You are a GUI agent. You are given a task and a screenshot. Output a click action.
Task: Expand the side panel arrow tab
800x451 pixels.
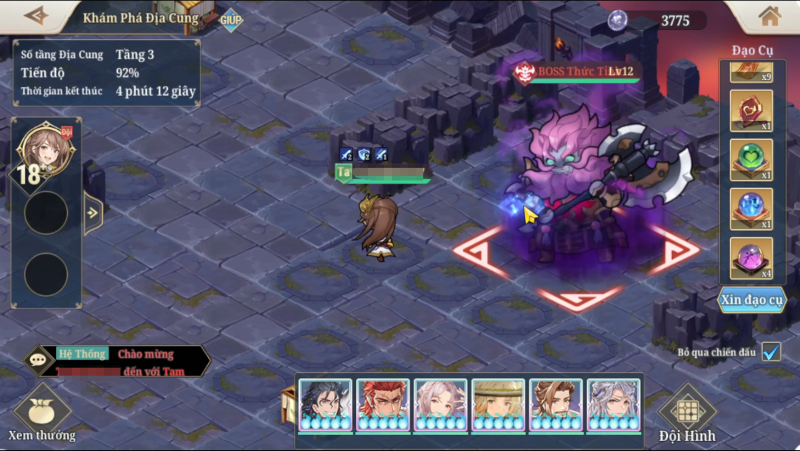(x=92, y=212)
